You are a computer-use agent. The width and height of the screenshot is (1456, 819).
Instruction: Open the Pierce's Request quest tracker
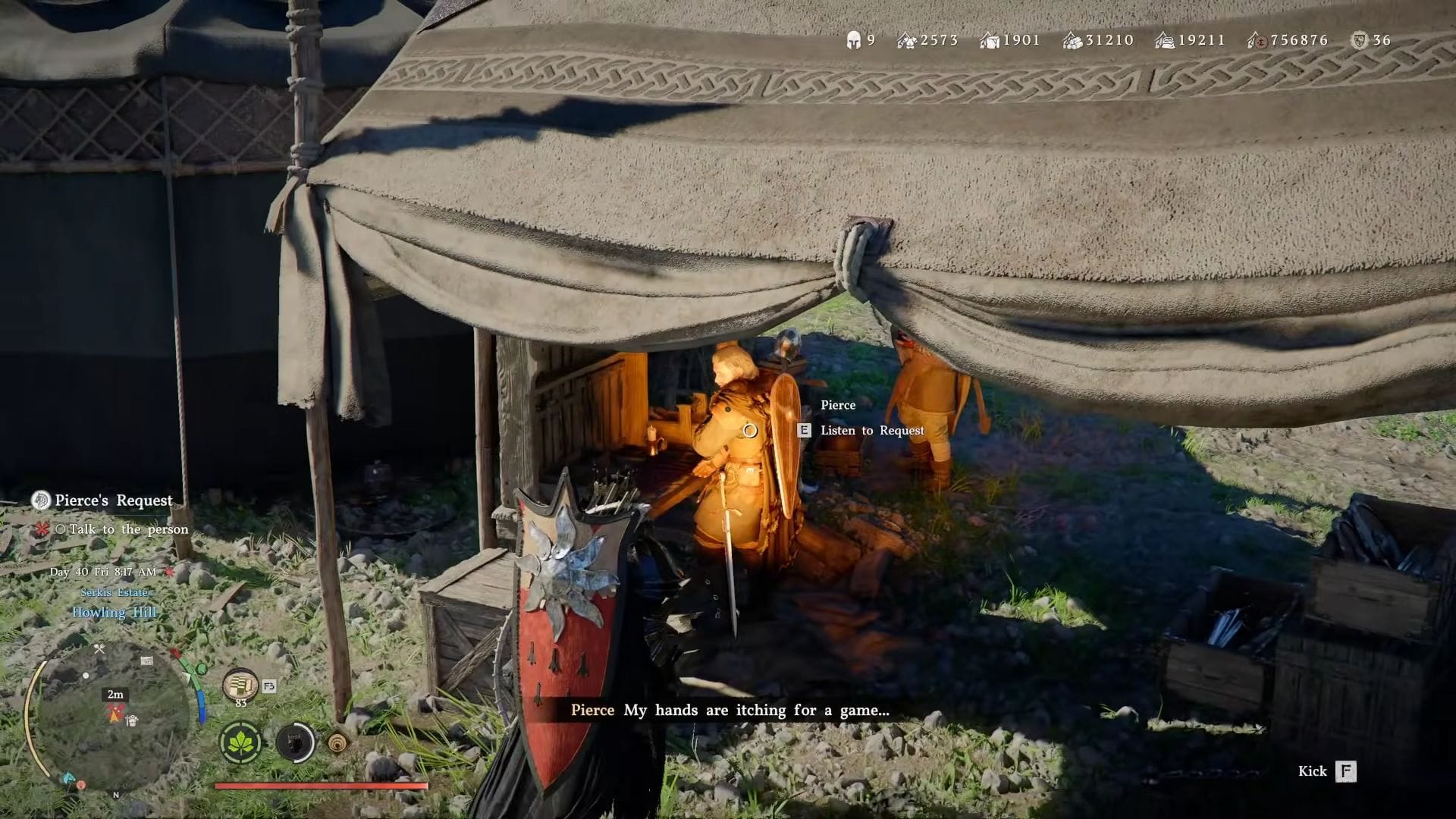113,500
